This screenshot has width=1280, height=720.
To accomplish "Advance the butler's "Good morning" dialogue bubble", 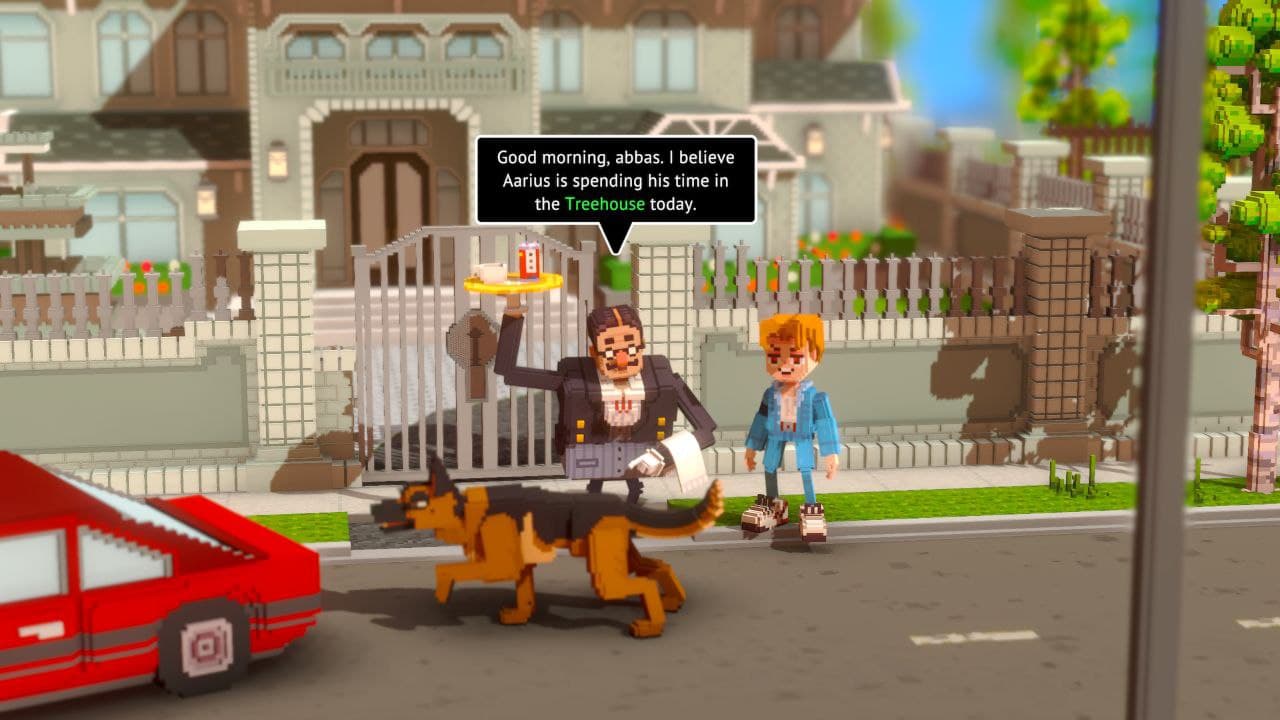I will [615, 179].
